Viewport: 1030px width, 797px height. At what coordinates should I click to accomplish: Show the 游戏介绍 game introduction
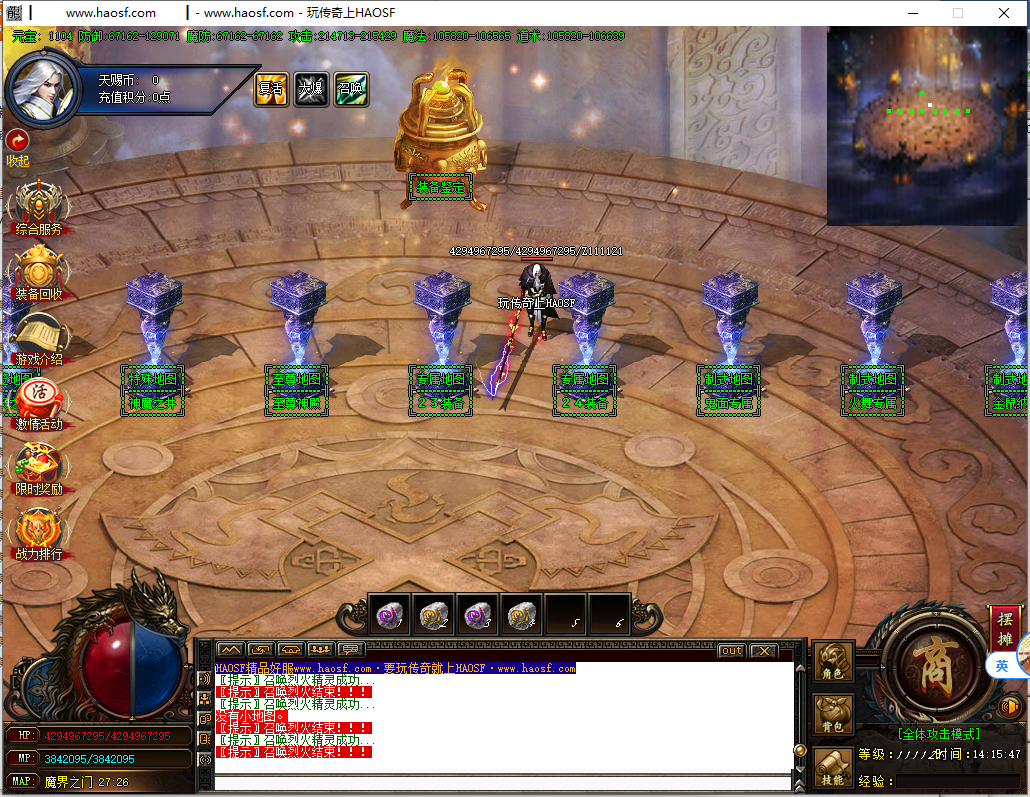pos(38,338)
